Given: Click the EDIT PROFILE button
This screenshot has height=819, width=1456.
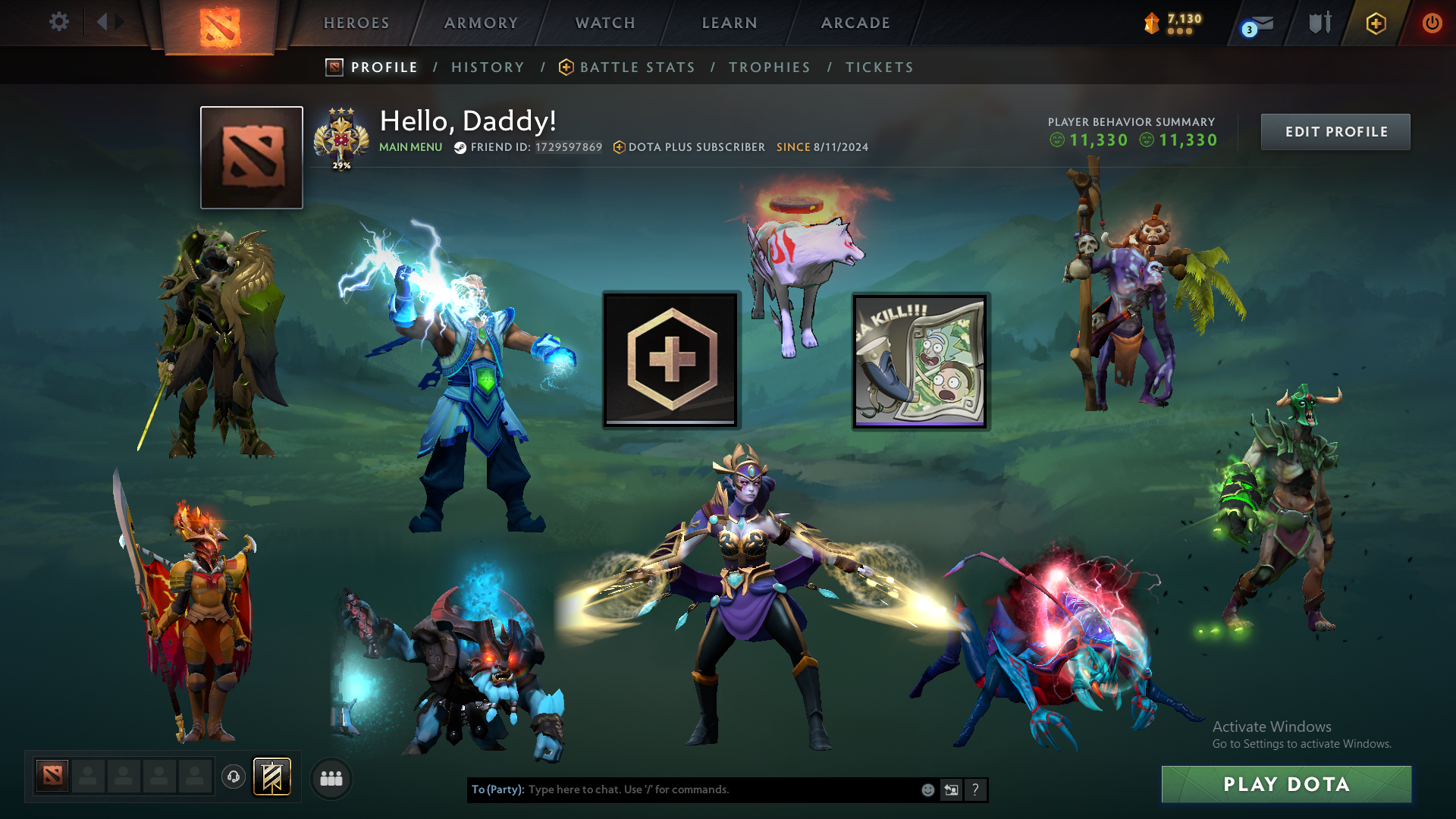Looking at the screenshot, I should [1335, 131].
